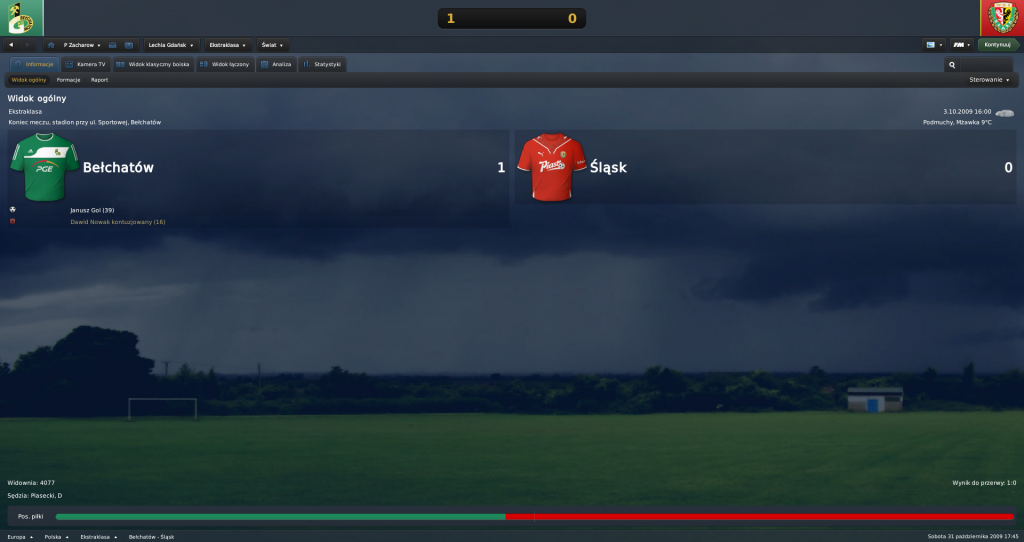Click the Kontynuuj continue button

click(998, 45)
